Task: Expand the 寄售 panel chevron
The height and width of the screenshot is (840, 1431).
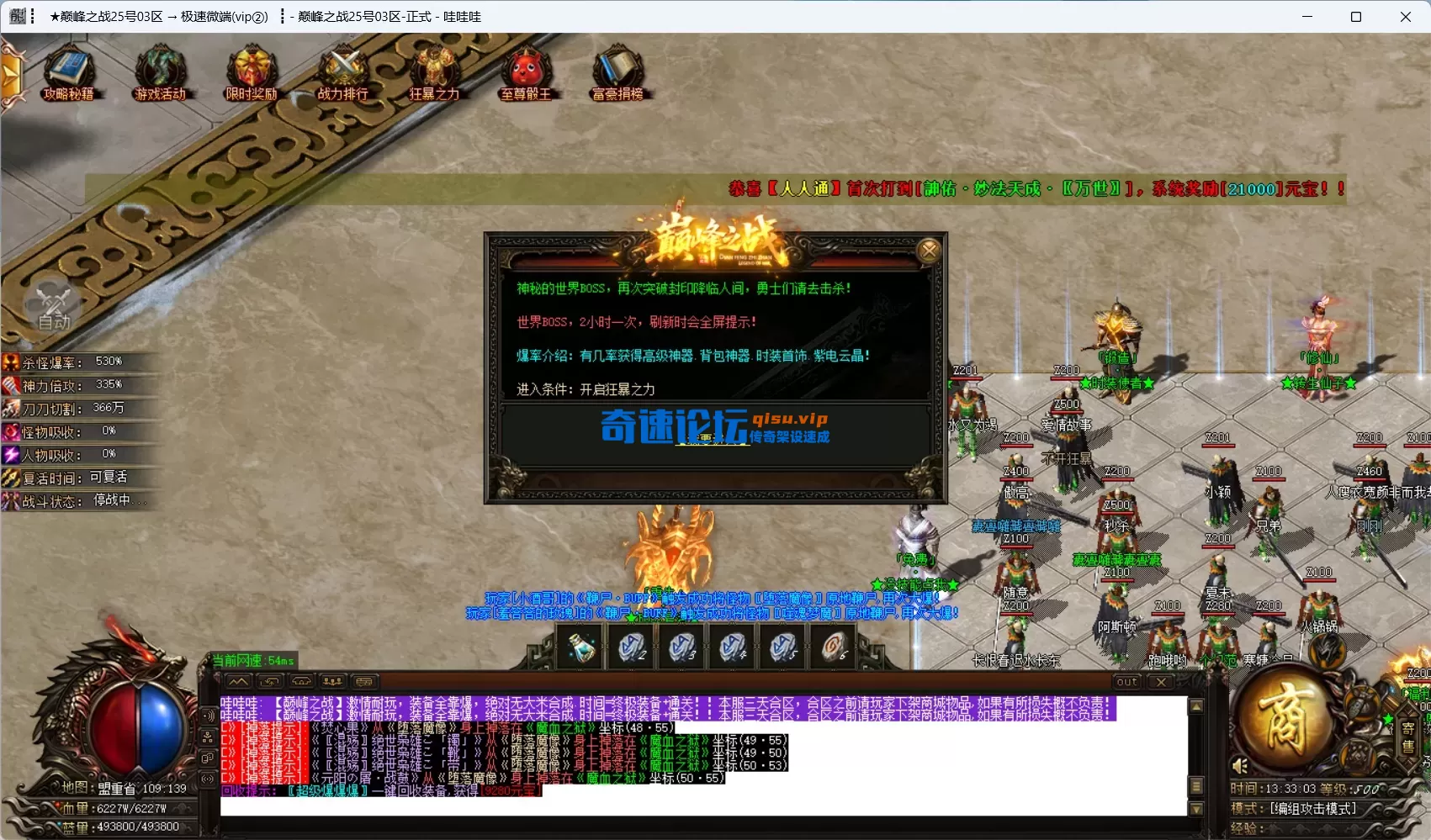Action: [x=1407, y=711]
